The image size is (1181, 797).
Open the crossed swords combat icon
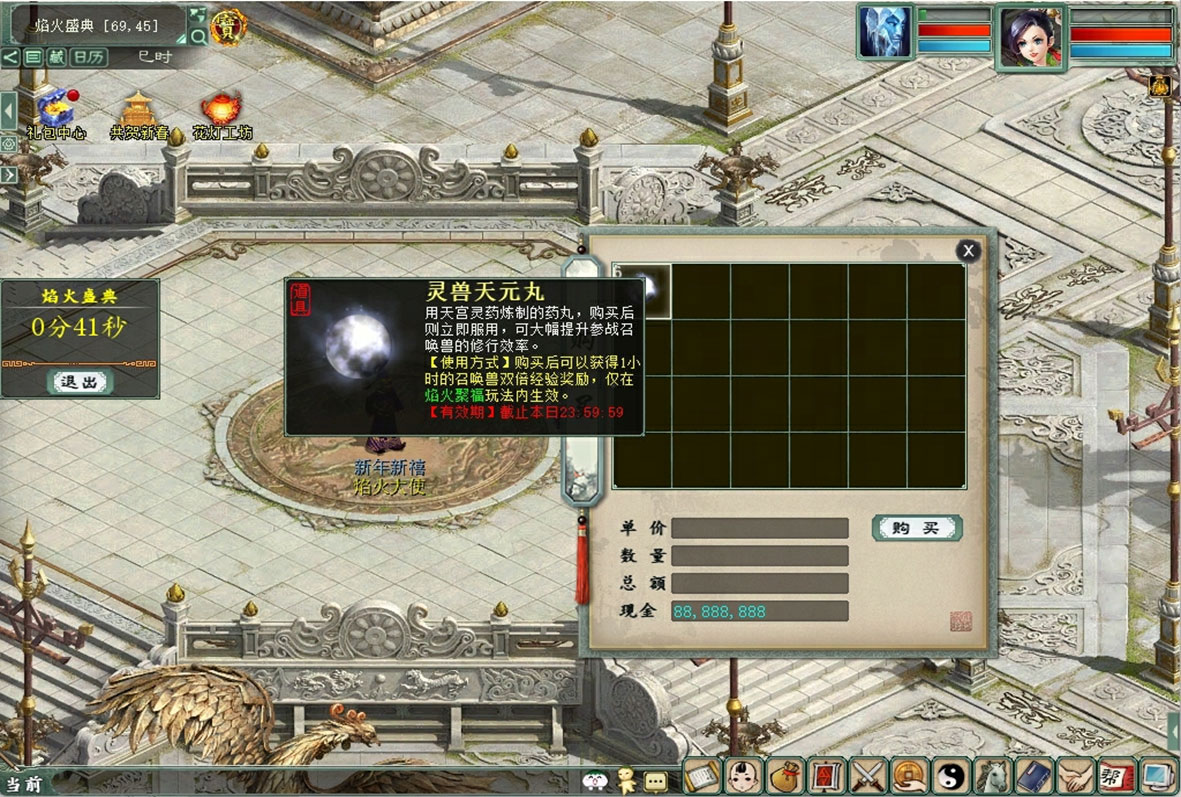click(867, 776)
